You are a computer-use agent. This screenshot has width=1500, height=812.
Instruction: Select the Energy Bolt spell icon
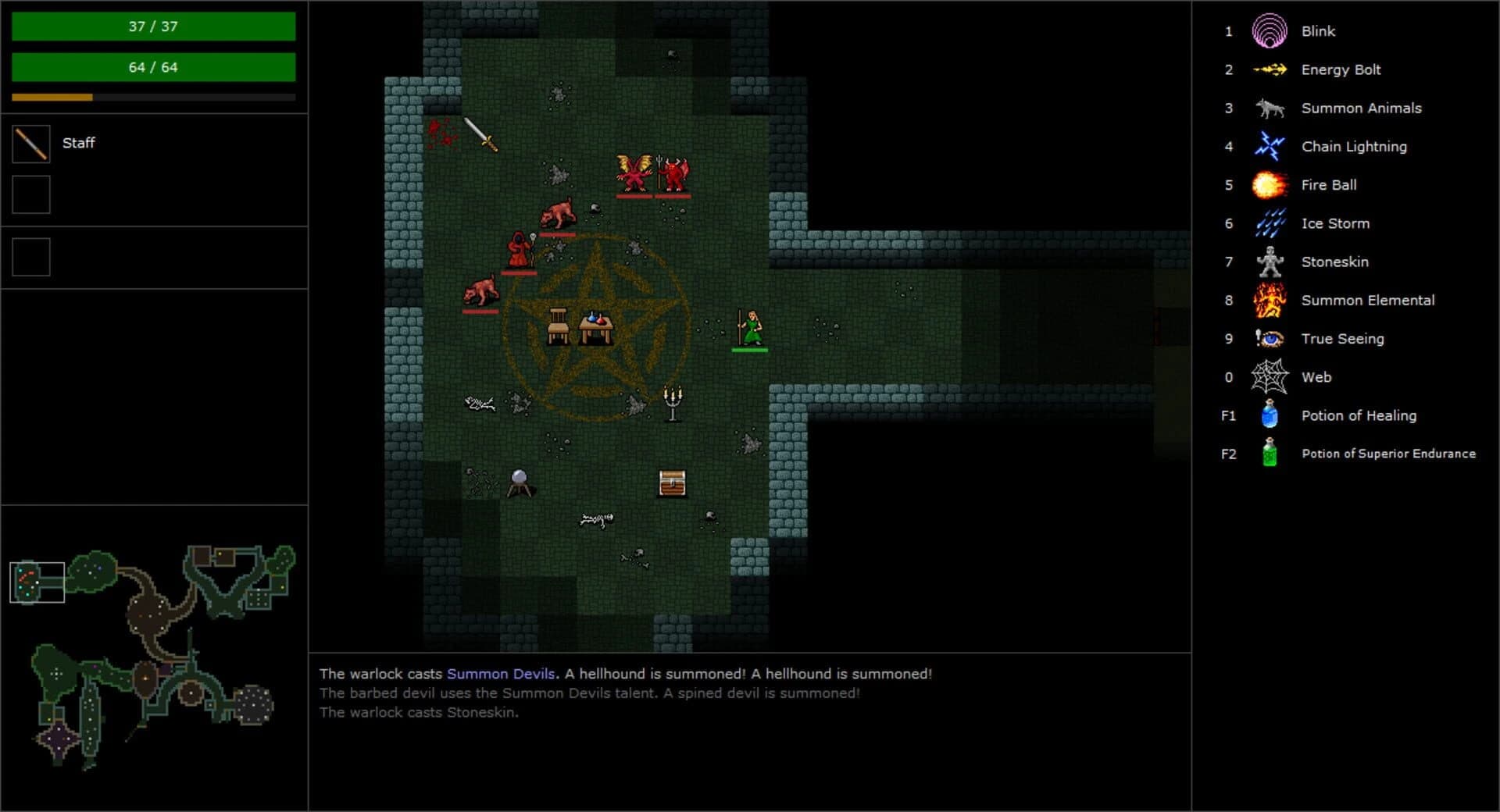pos(1271,69)
